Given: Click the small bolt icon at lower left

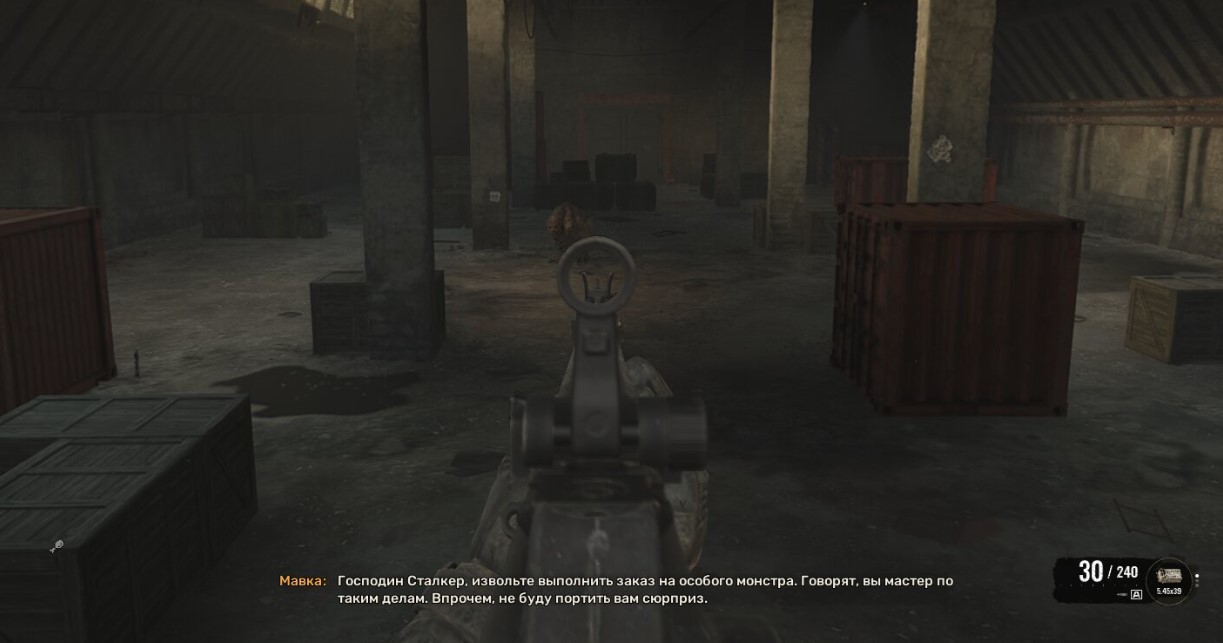Looking at the screenshot, I should point(57,546).
